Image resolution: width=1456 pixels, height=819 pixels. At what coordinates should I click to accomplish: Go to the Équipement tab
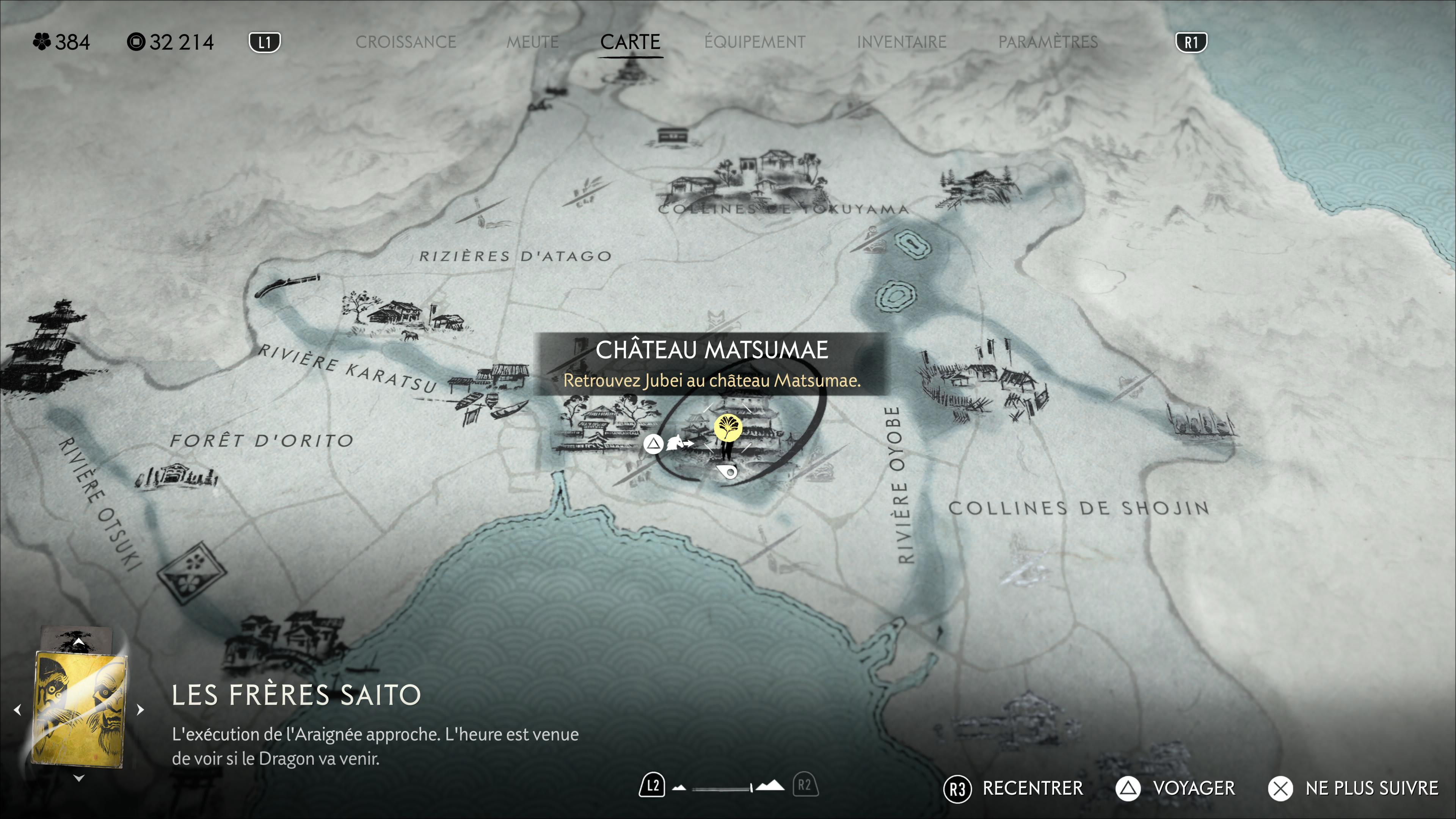tap(755, 42)
